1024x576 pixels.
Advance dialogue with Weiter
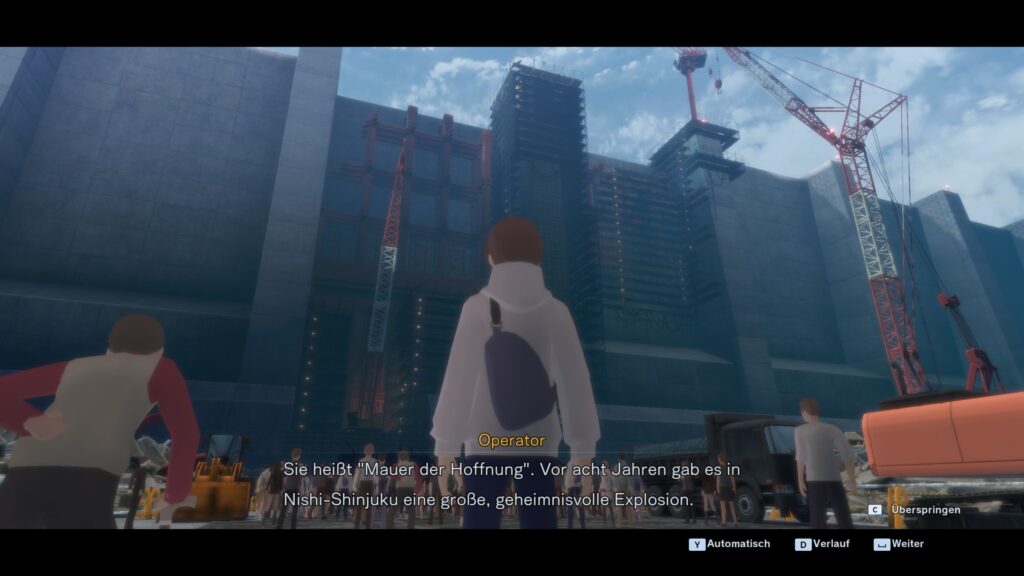tap(900, 544)
